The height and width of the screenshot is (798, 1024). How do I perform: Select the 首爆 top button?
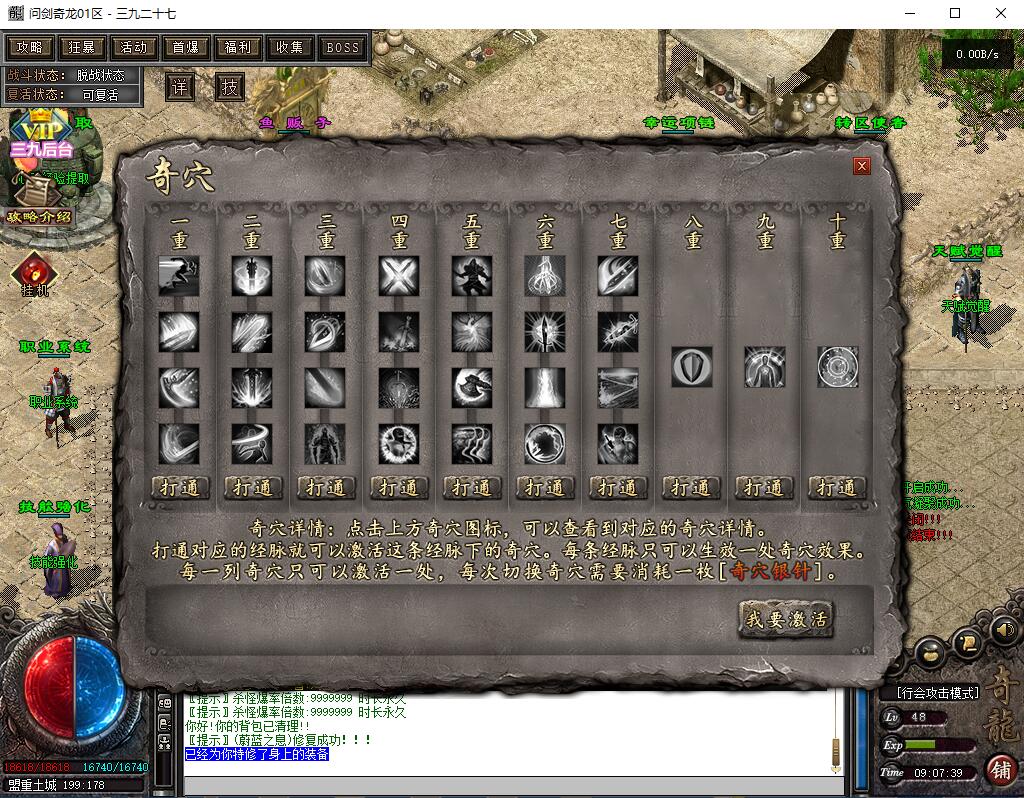[x=186, y=47]
